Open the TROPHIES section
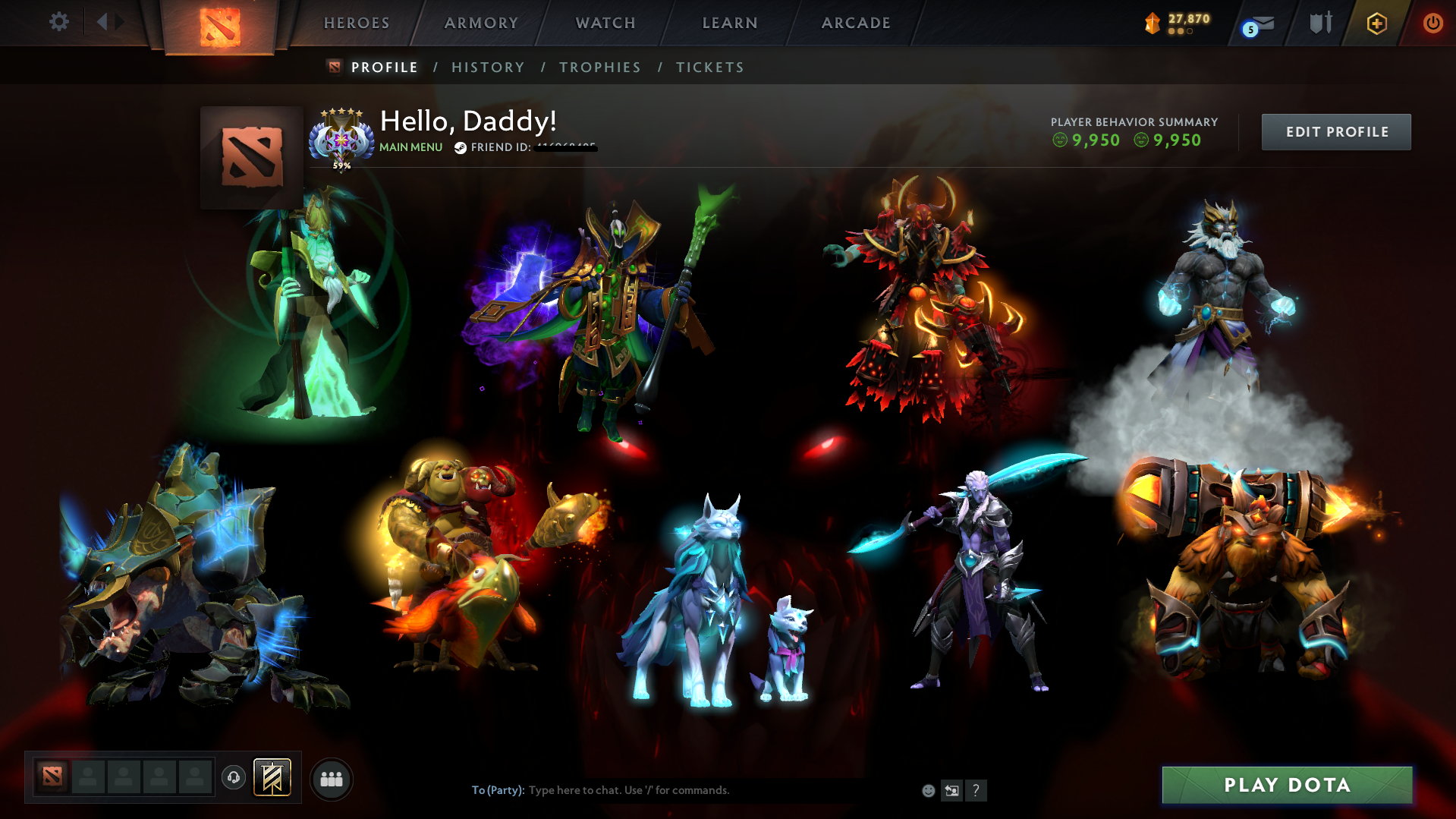1456x819 pixels. (x=599, y=67)
